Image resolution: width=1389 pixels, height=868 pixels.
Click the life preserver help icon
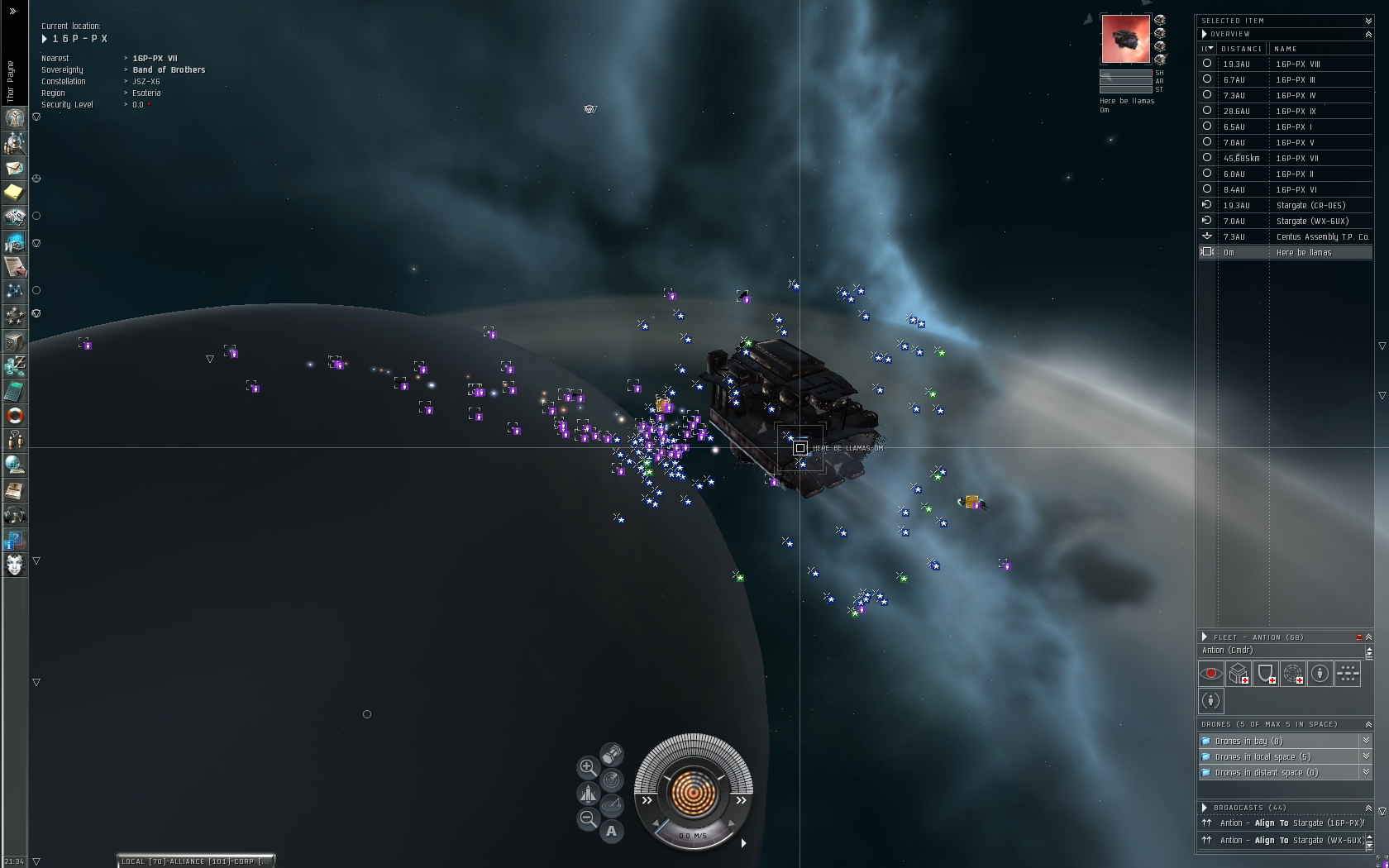tap(15, 416)
